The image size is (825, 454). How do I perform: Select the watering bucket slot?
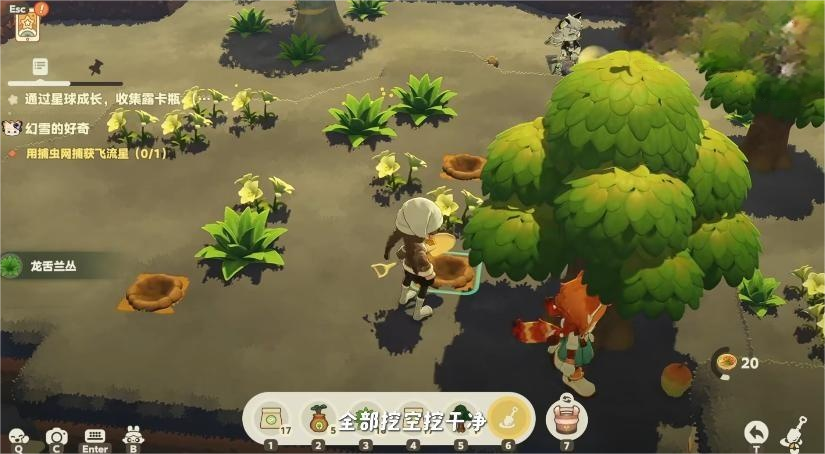click(568, 418)
